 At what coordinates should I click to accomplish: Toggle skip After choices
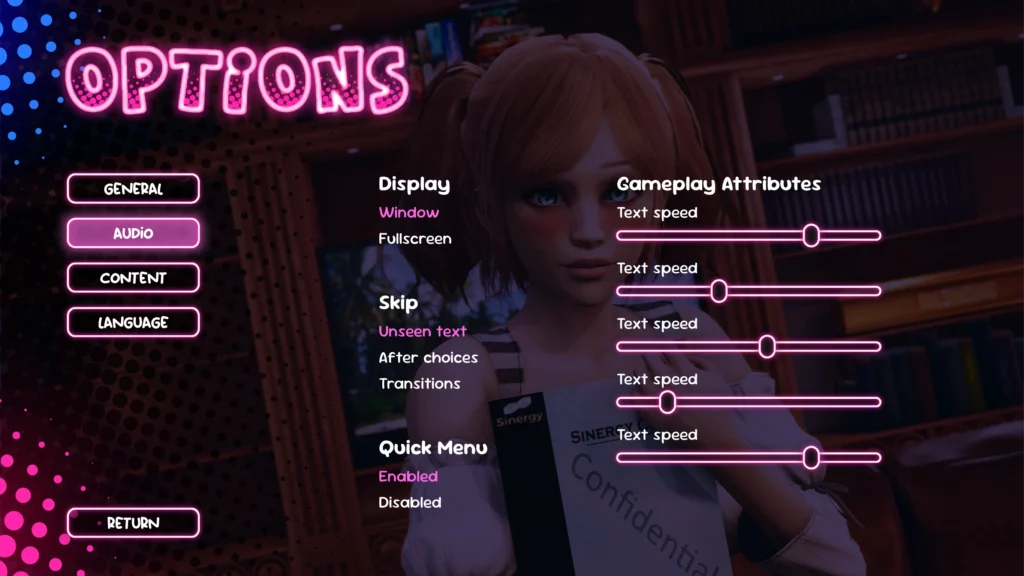point(428,357)
